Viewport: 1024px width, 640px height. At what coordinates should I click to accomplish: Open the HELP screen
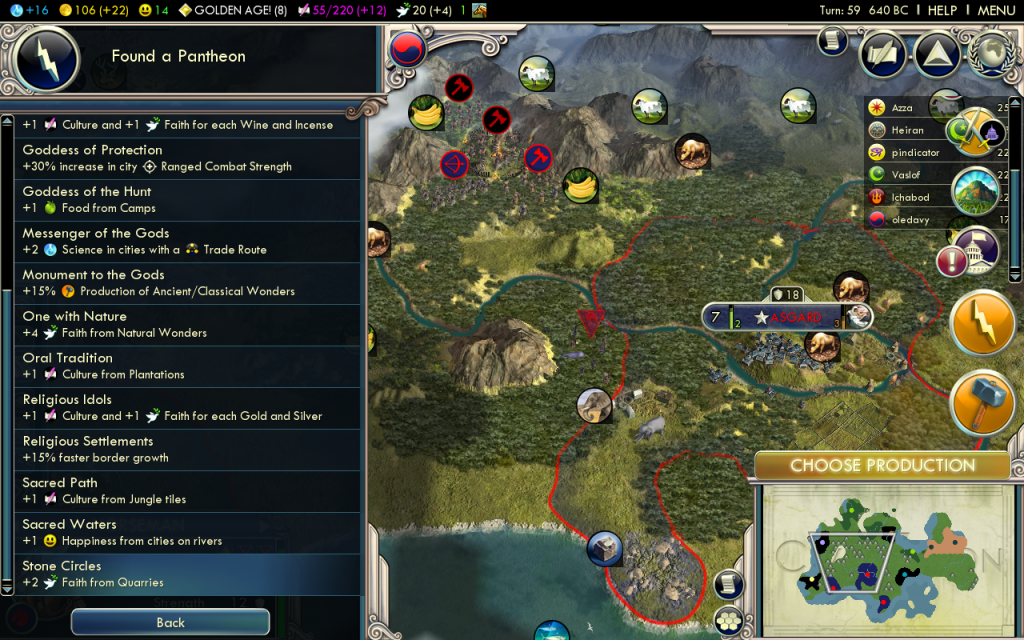pyautogui.click(x=942, y=10)
